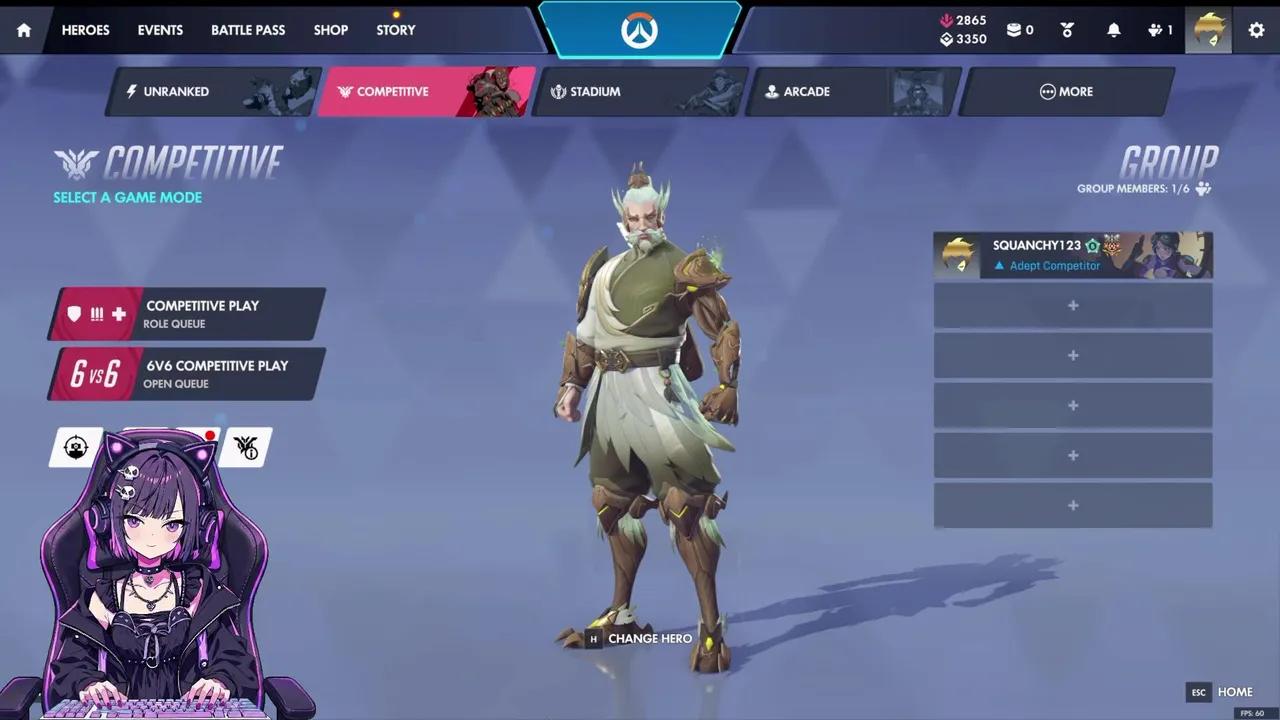Open the notifications bell

[1113, 30]
